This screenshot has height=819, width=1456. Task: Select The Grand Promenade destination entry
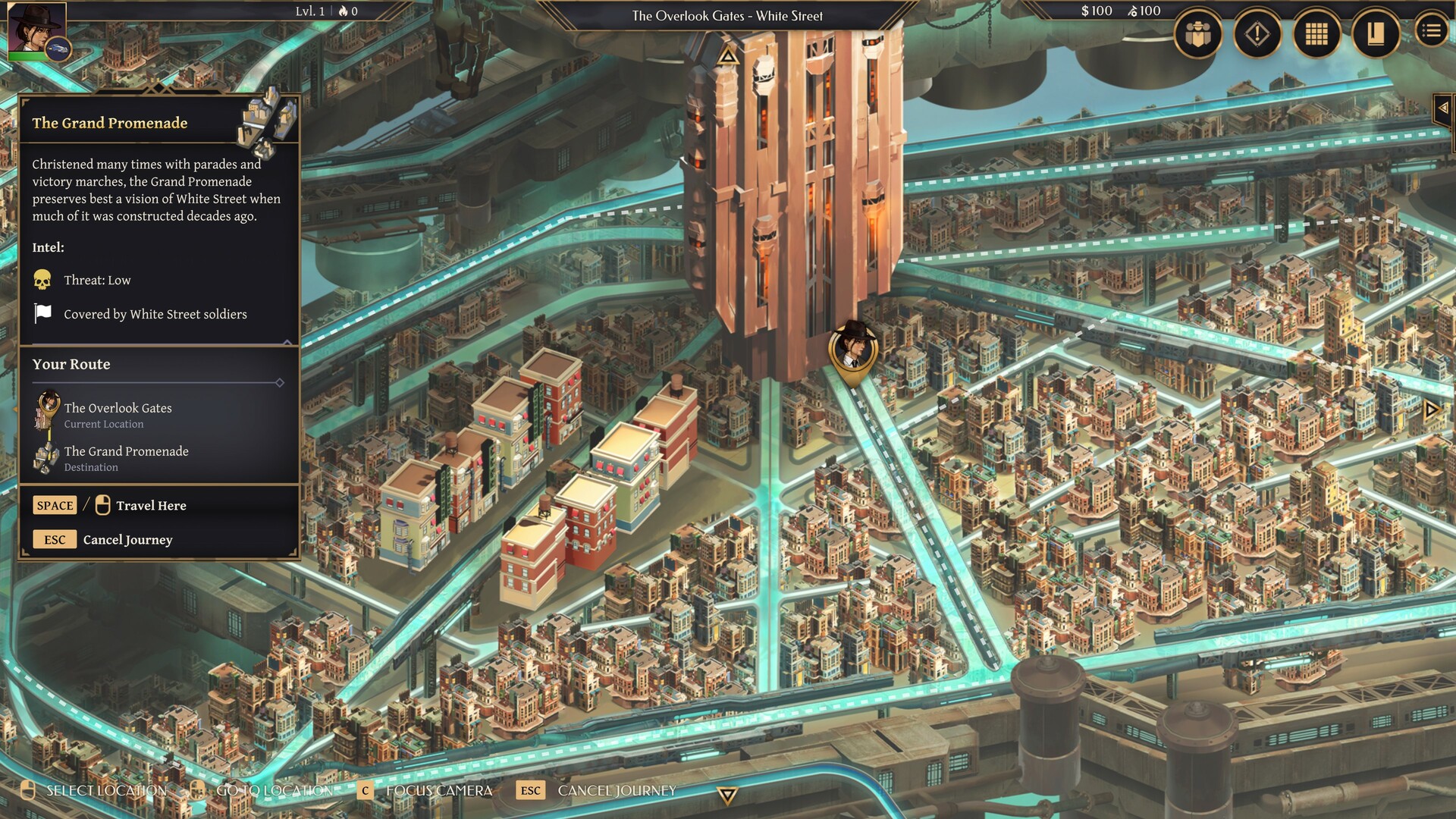[x=126, y=458]
